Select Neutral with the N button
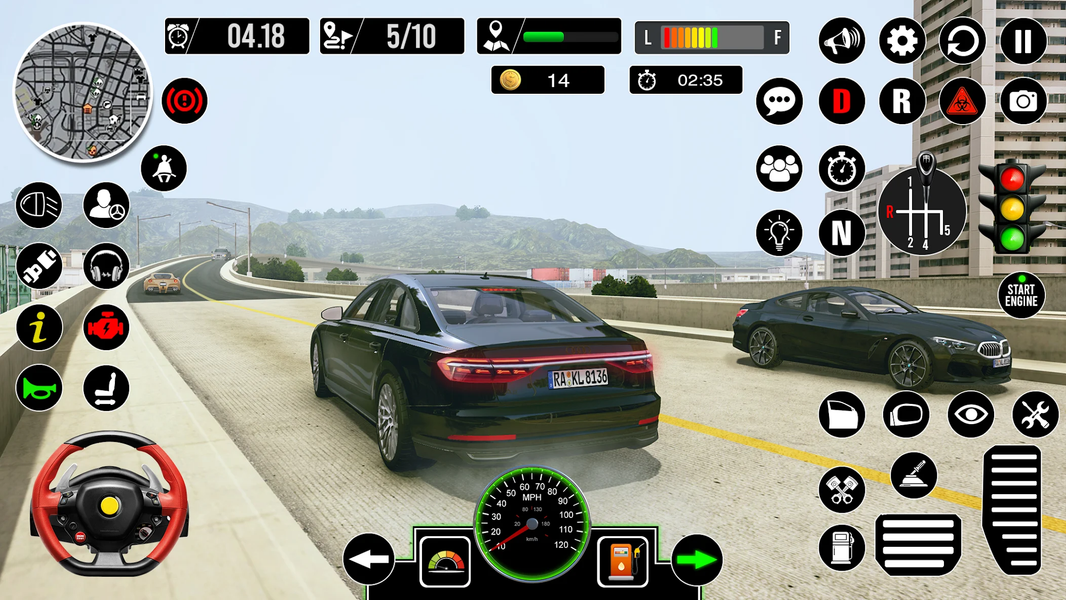The image size is (1066, 600). [842, 232]
